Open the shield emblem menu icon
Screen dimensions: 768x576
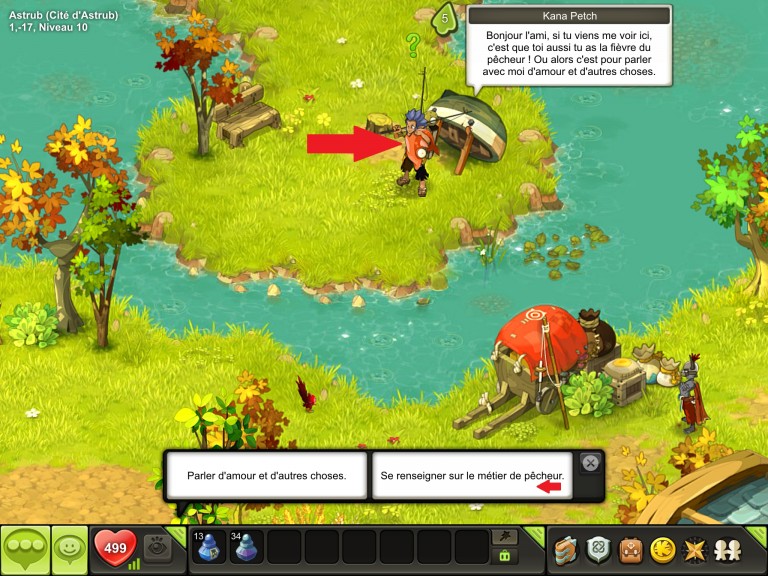(x=599, y=549)
